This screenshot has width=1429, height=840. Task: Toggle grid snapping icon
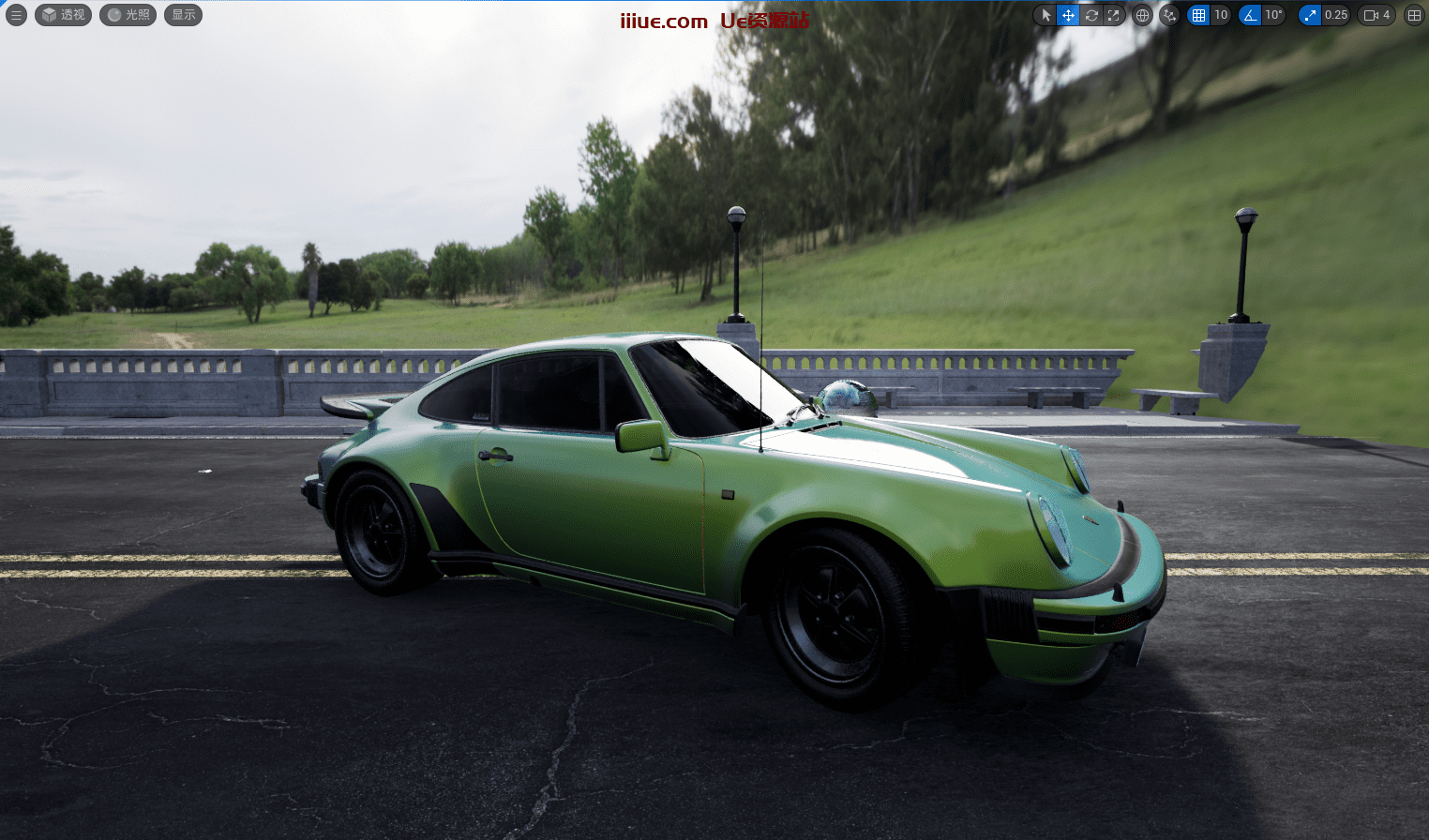1198,15
